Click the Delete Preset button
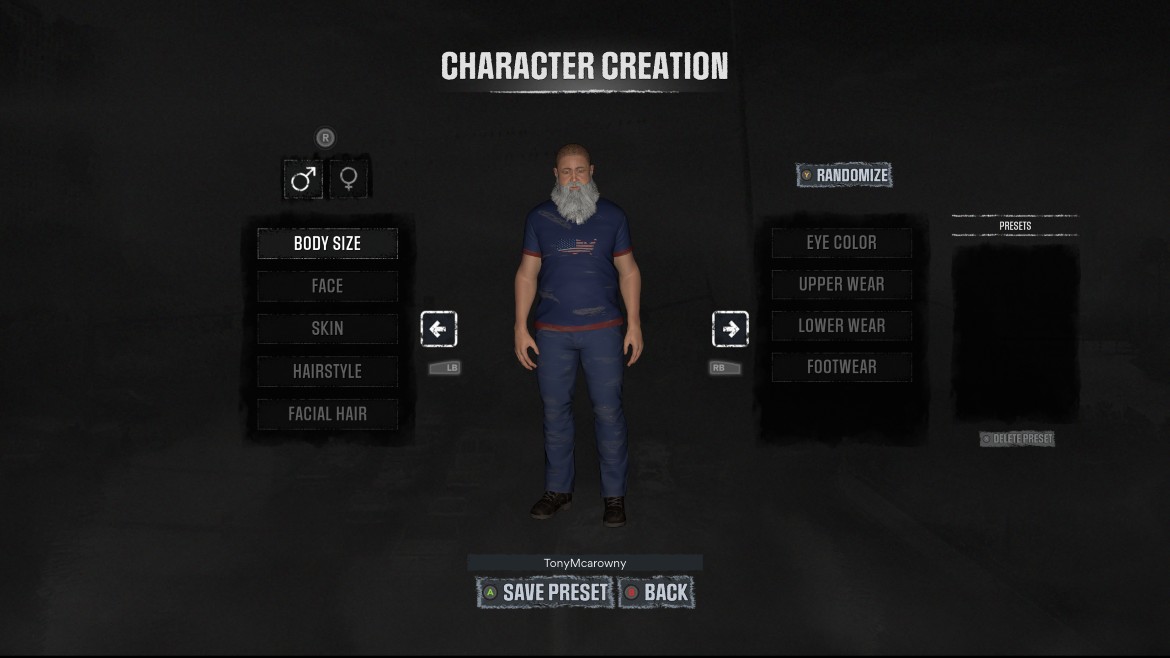 click(1017, 439)
